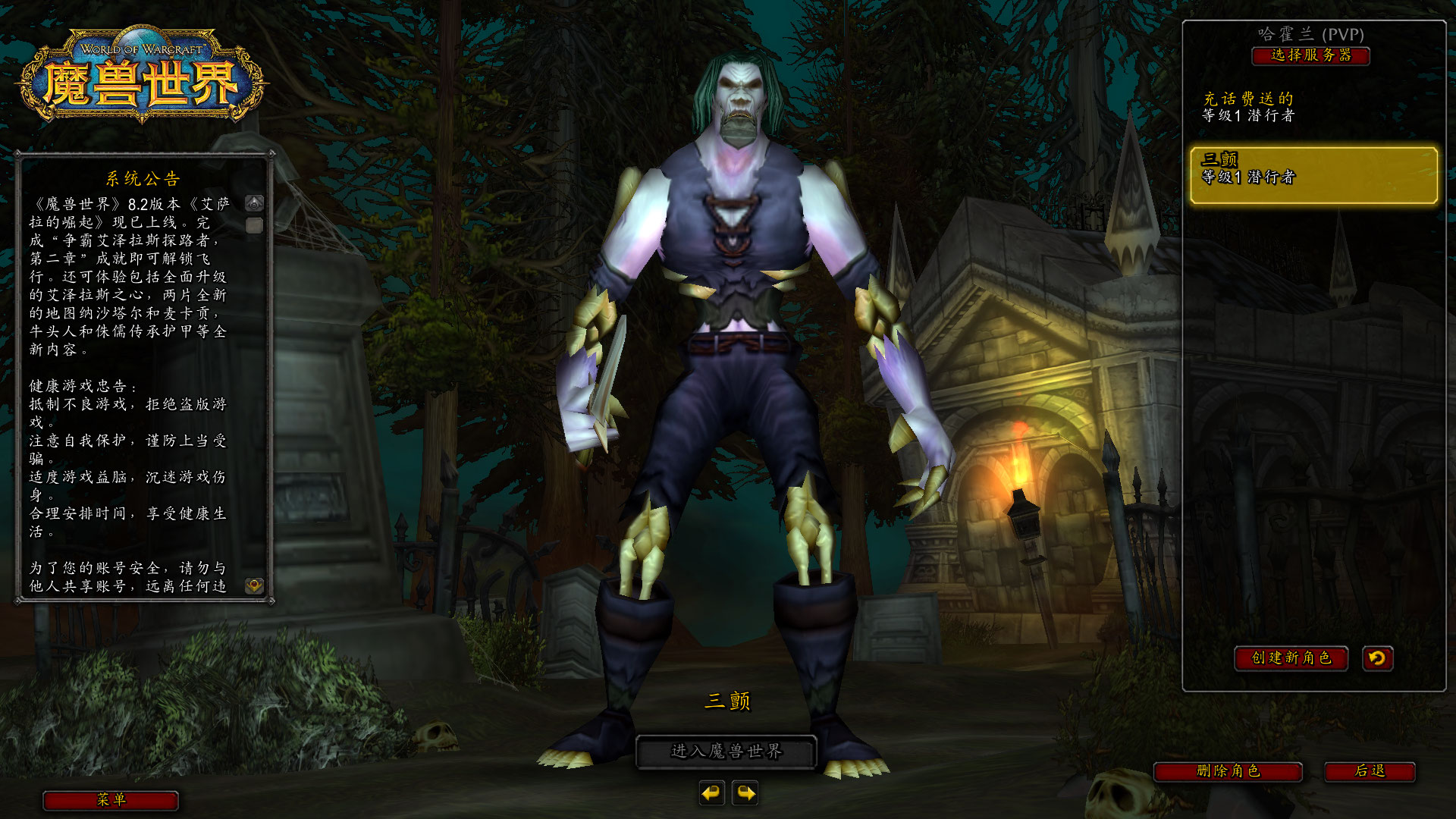This screenshot has height=819, width=1456.
Task: Open the 菜单 menu
Action: click(110, 801)
